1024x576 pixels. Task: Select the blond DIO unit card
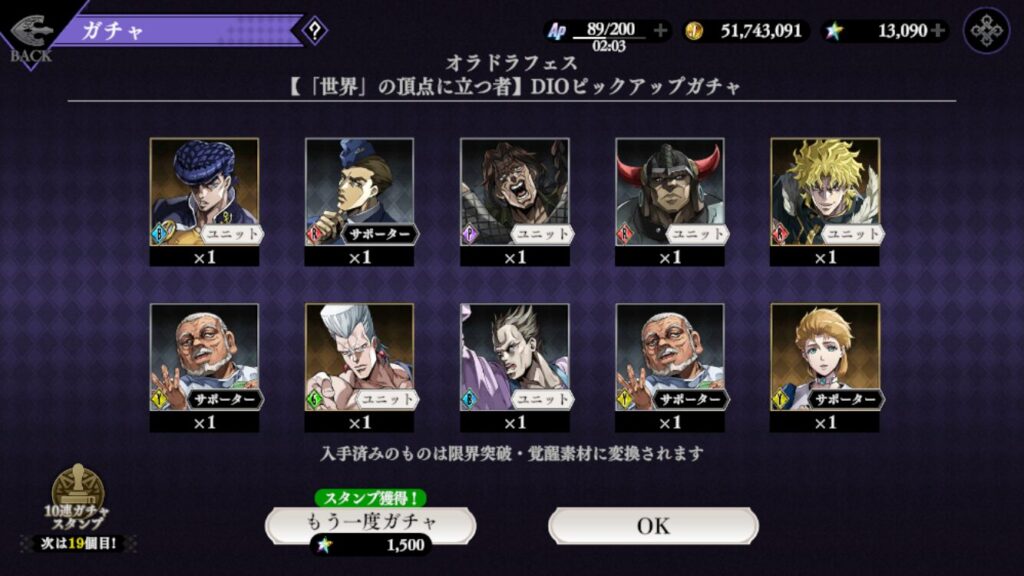pos(825,192)
